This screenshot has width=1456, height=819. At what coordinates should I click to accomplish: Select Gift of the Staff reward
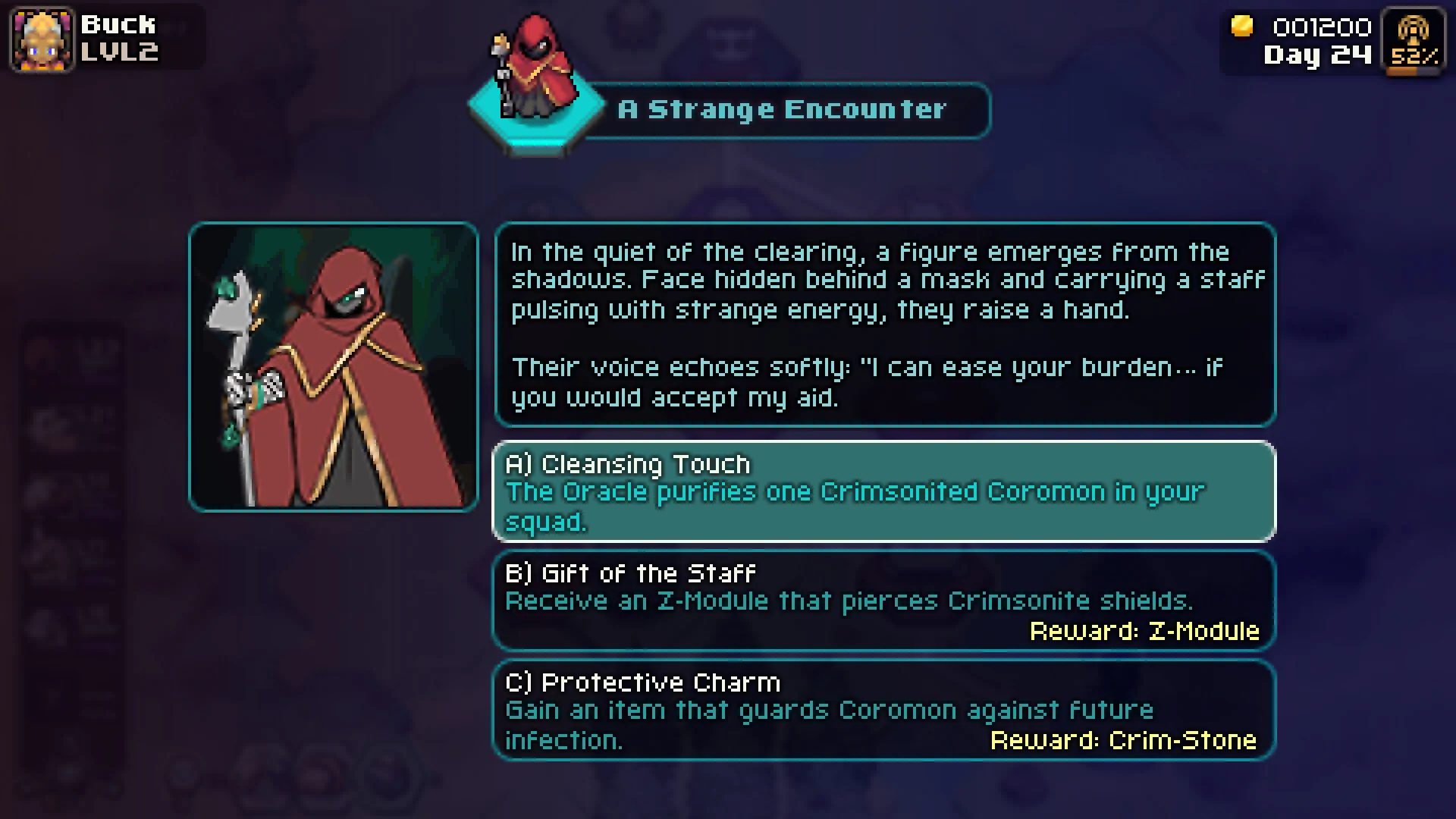pos(883,601)
